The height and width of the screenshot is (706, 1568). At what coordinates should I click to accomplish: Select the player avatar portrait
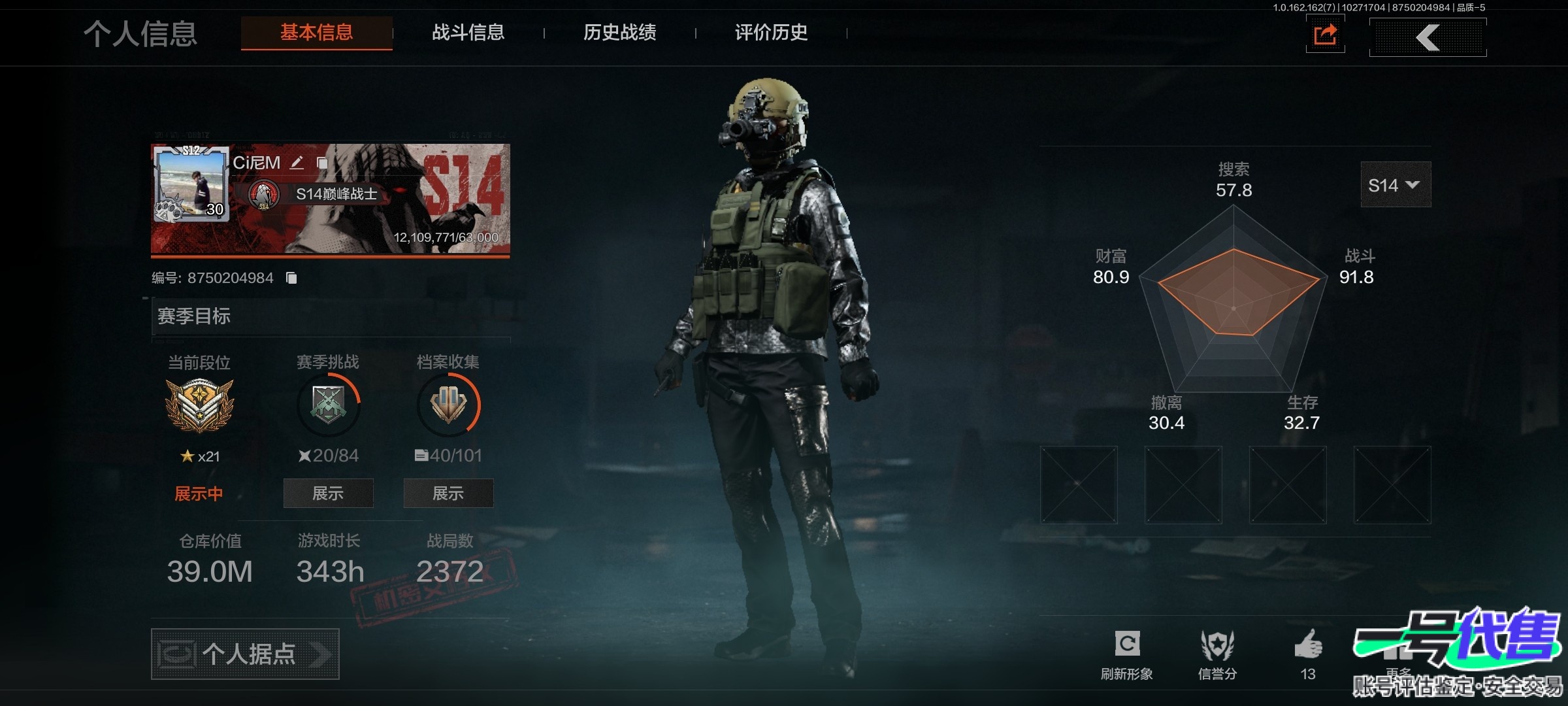[191, 184]
